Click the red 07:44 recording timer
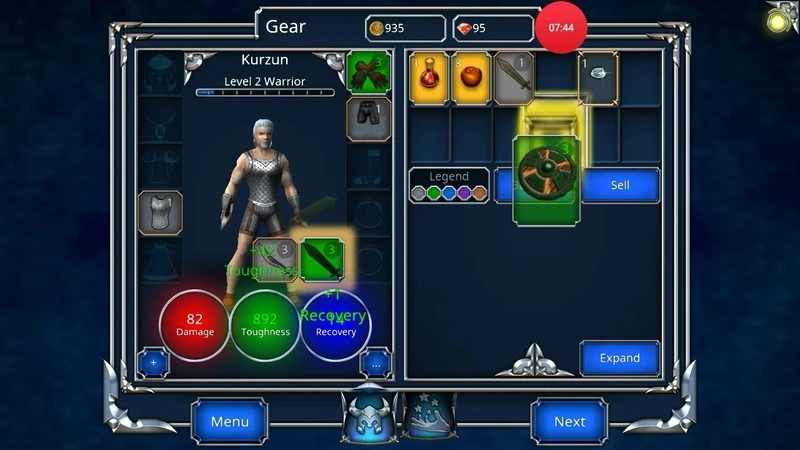 [x=562, y=28]
